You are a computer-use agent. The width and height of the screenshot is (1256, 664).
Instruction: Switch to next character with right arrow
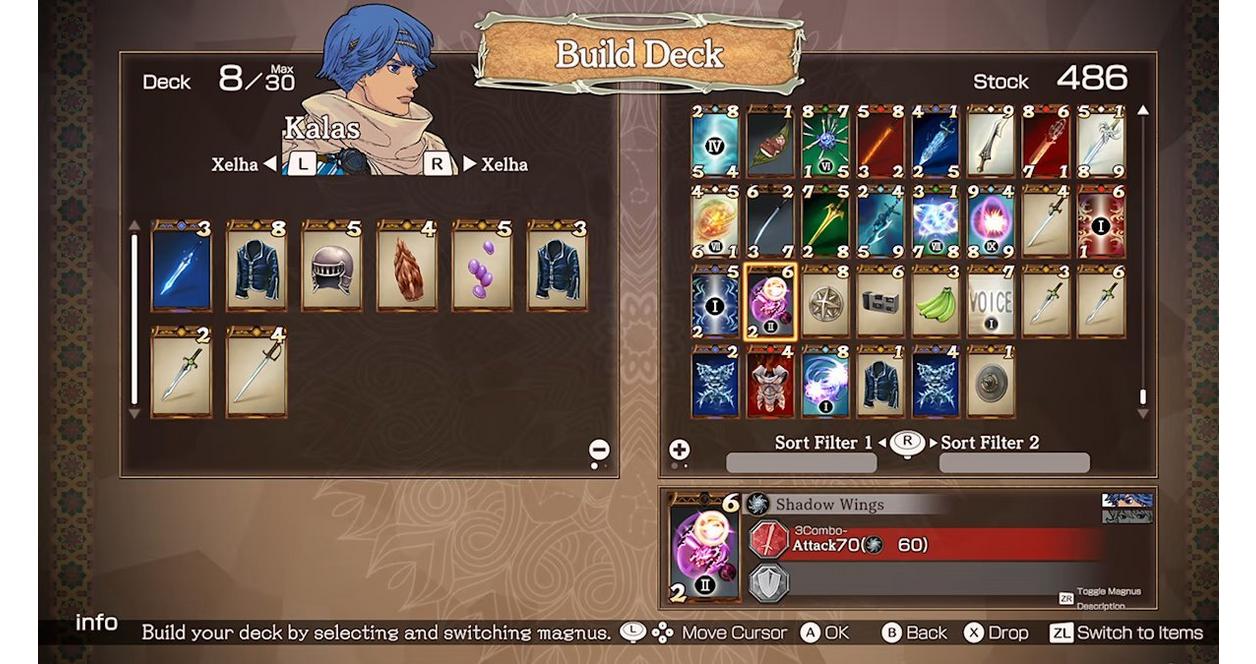point(469,164)
